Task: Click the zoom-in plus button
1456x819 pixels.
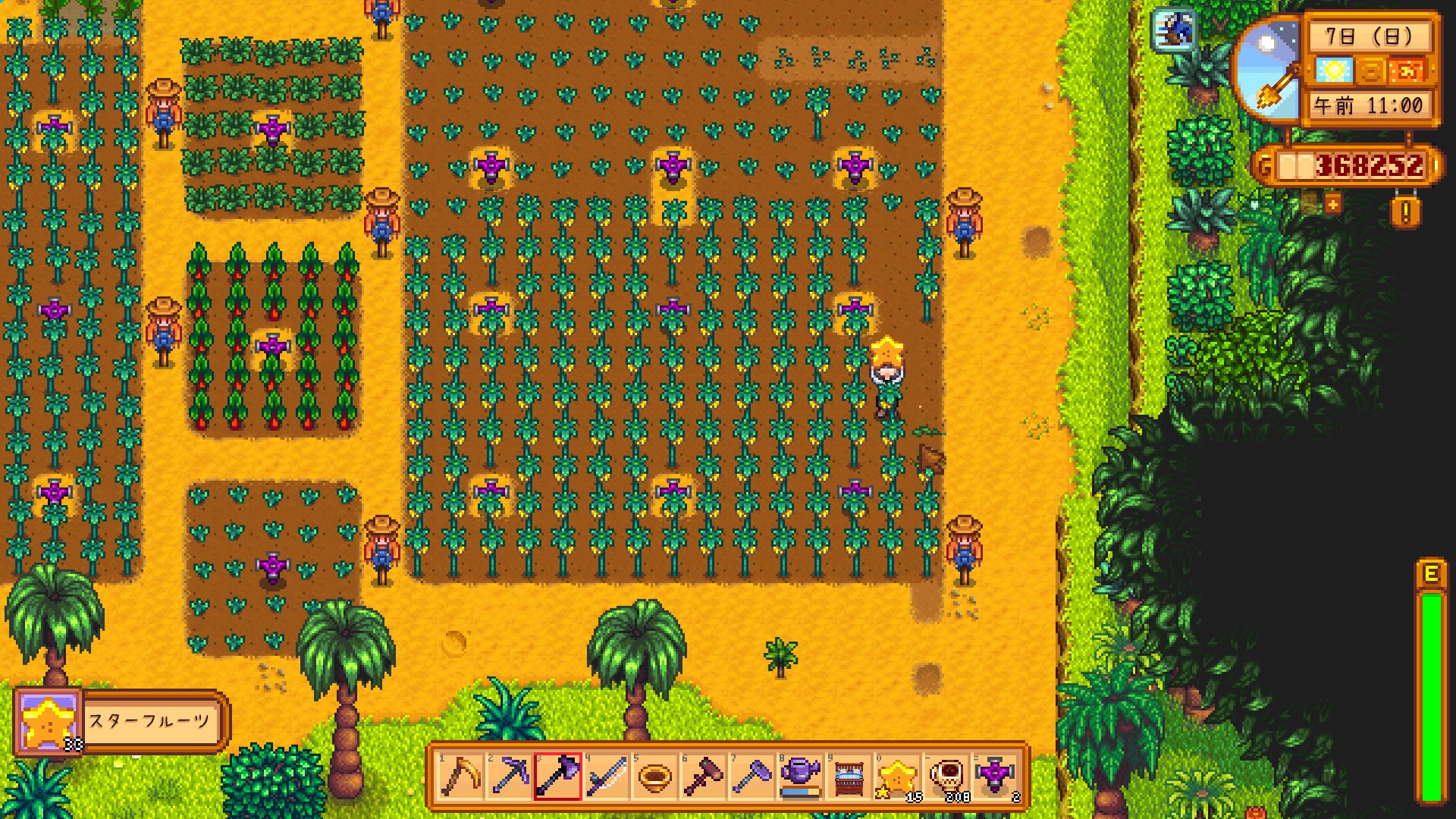Action: (1332, 203)
